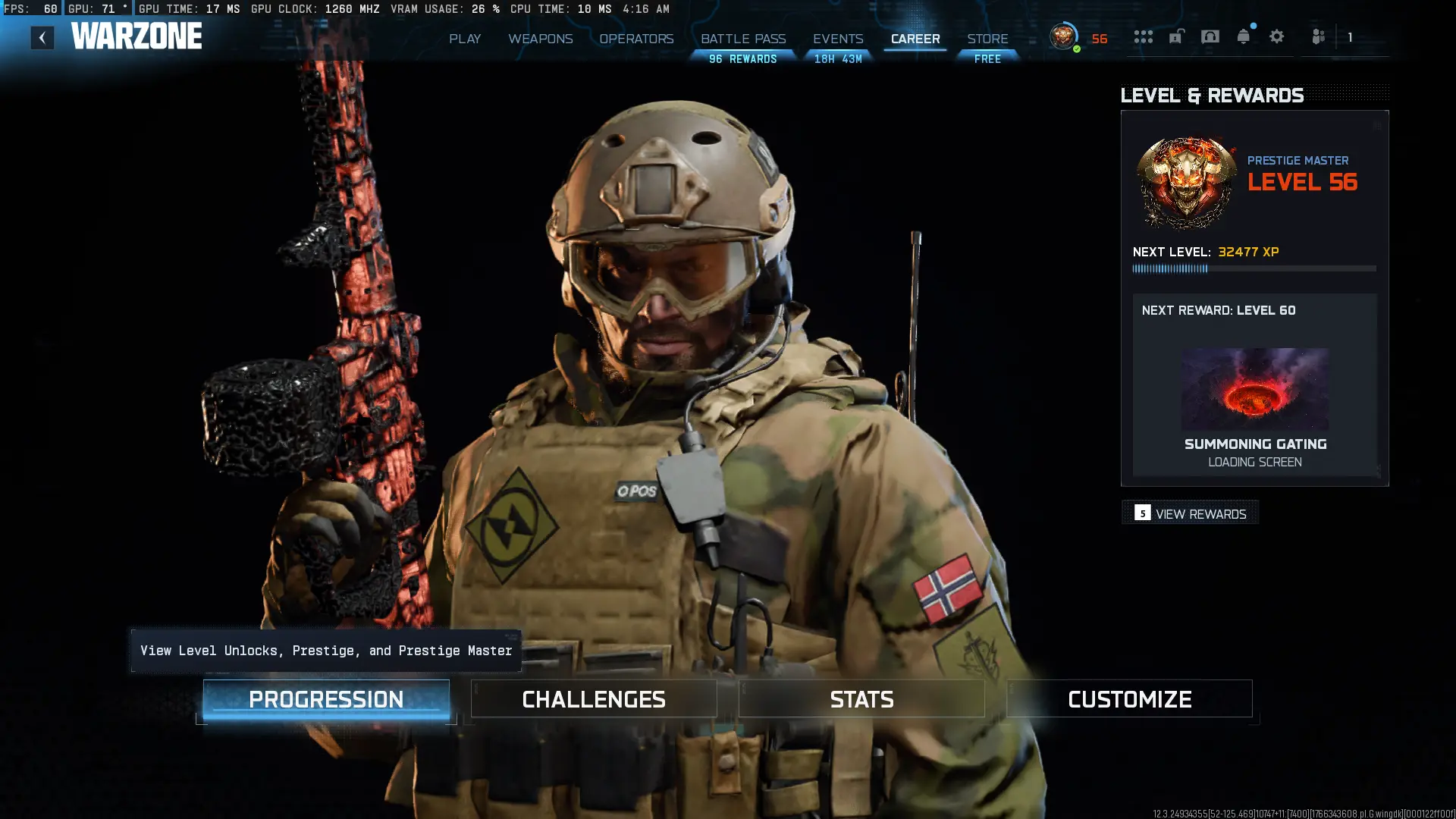
Task: Open the Customize tab
Action: pos(1129,698)
